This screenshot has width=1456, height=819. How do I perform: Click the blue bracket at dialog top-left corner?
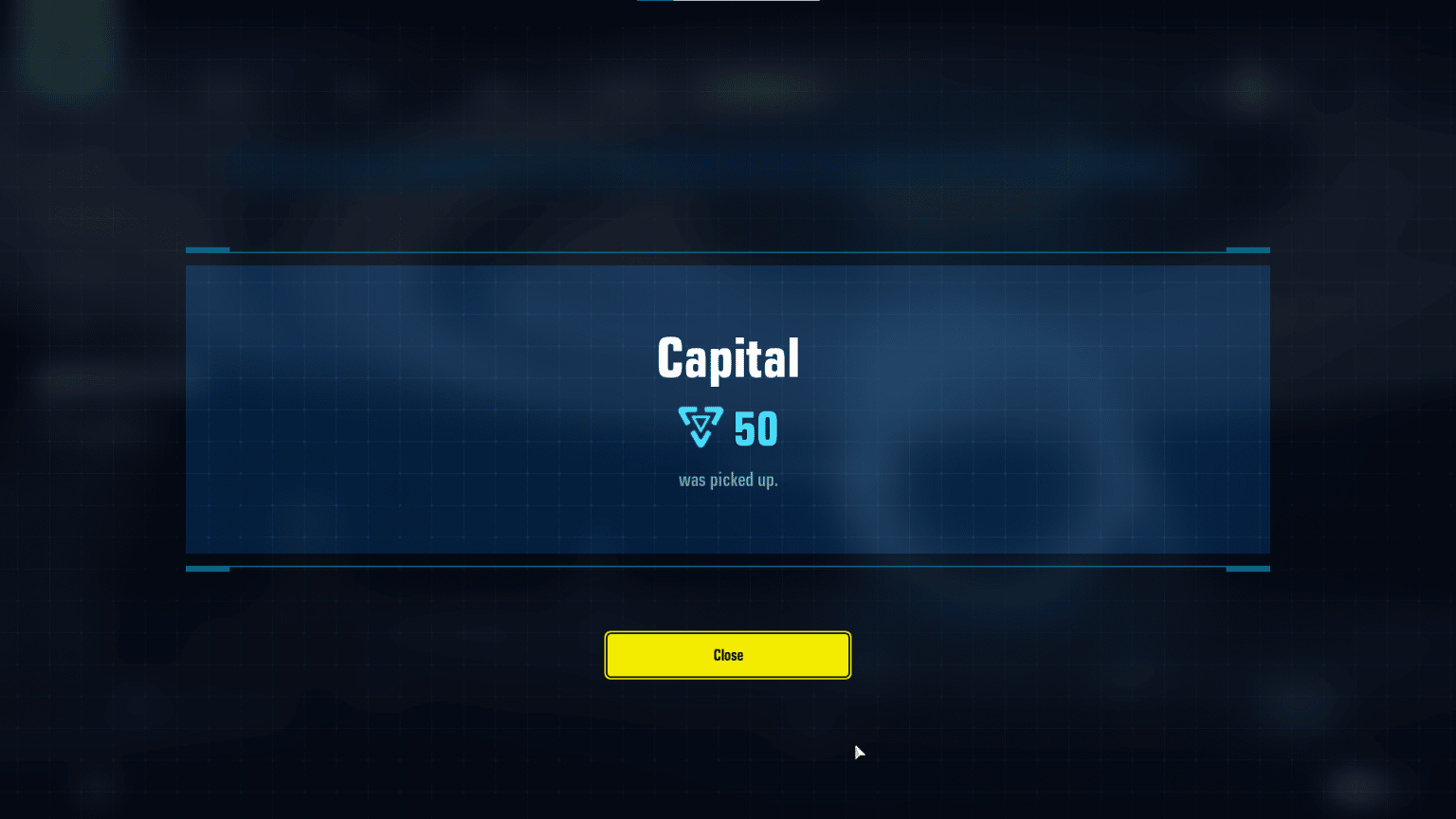click(207, 249)
